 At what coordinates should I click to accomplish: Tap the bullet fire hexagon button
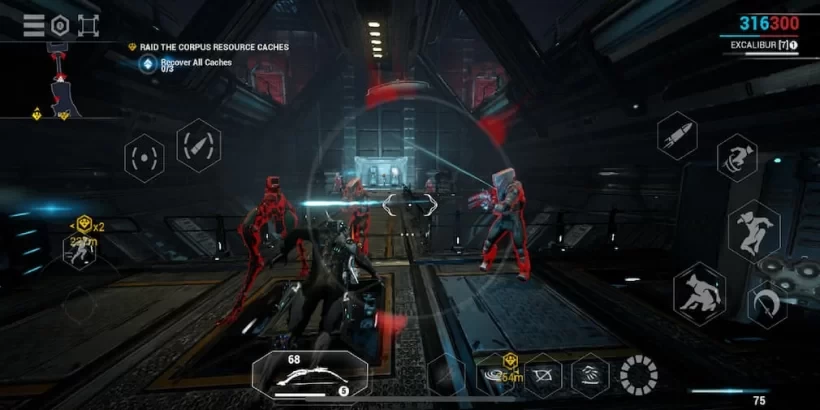click(x=198, y=145)
